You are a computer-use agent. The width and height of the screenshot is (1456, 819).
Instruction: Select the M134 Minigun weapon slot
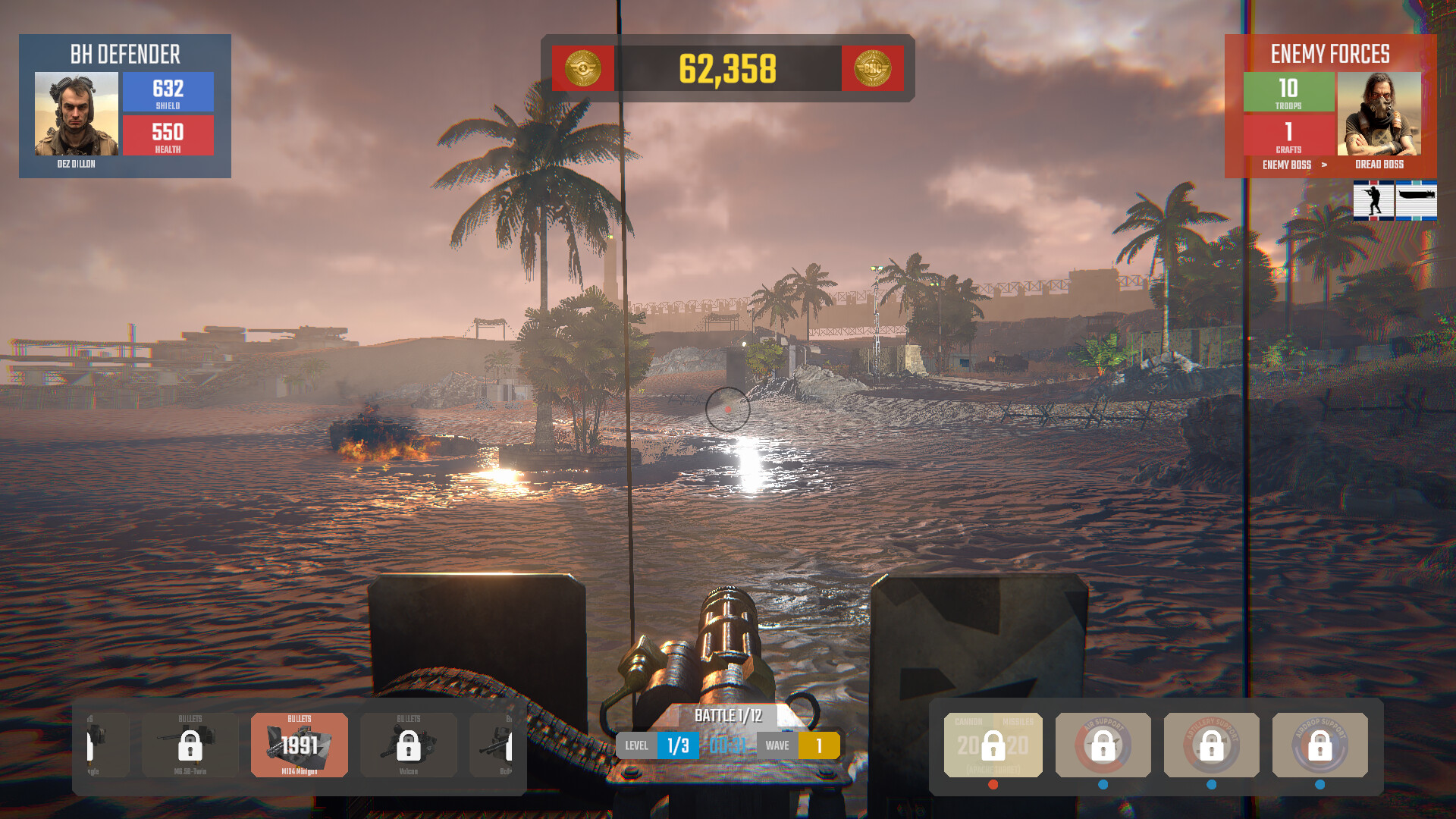point(300,745)
